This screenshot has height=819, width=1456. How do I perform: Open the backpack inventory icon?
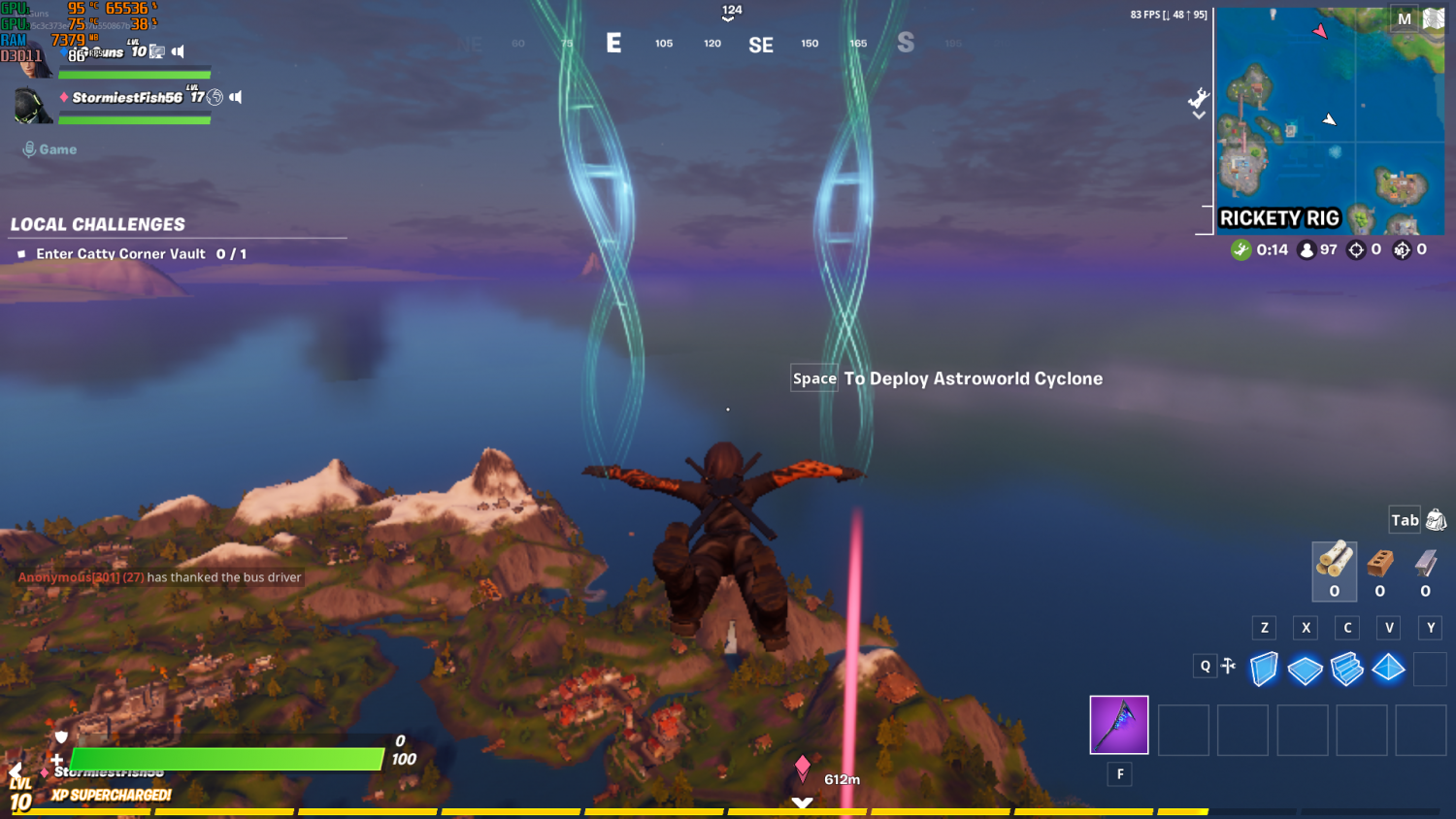click(x=1436, y=521)
